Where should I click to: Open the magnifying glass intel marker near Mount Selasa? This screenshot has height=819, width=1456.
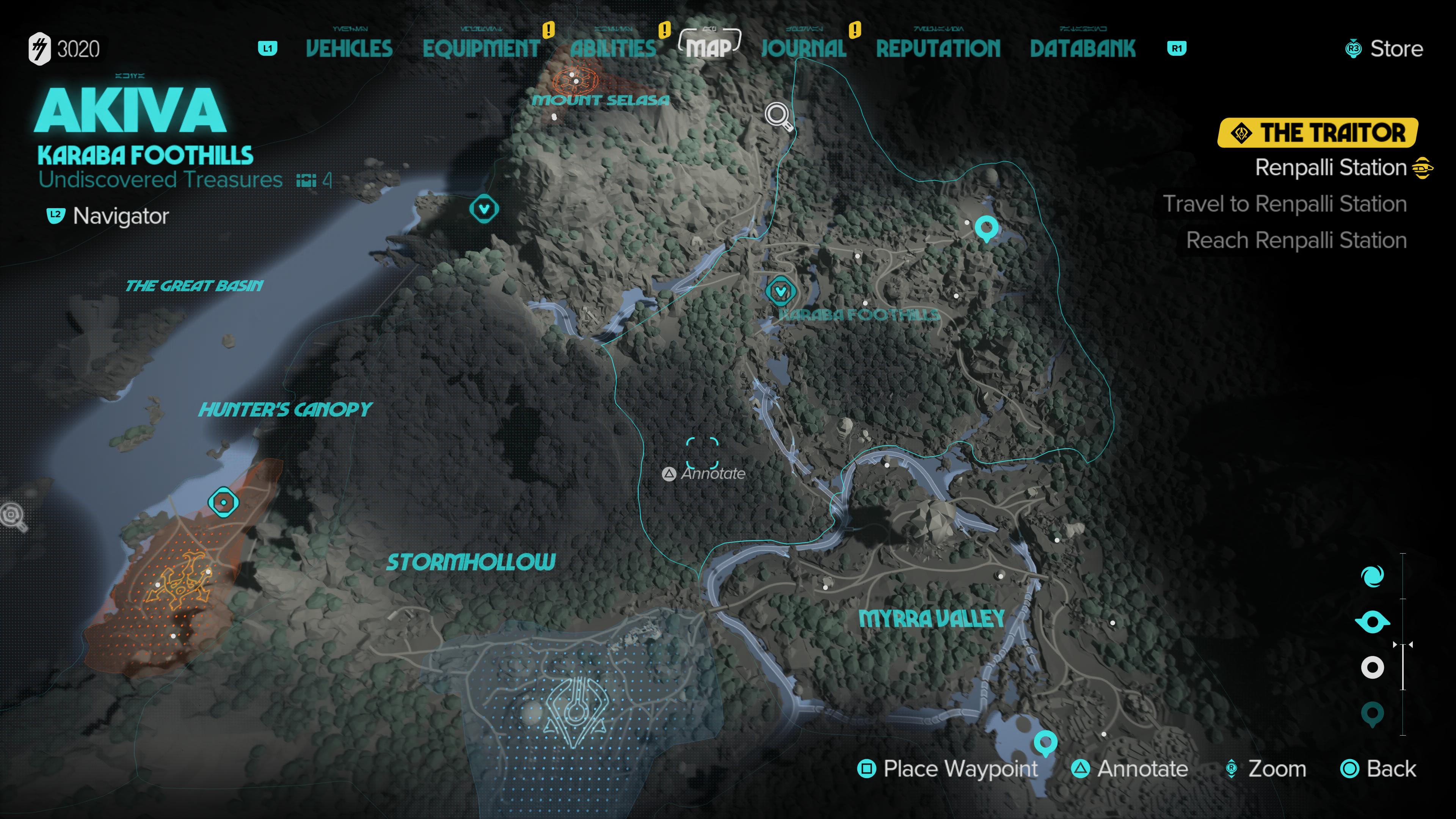(x=777, y=114)
